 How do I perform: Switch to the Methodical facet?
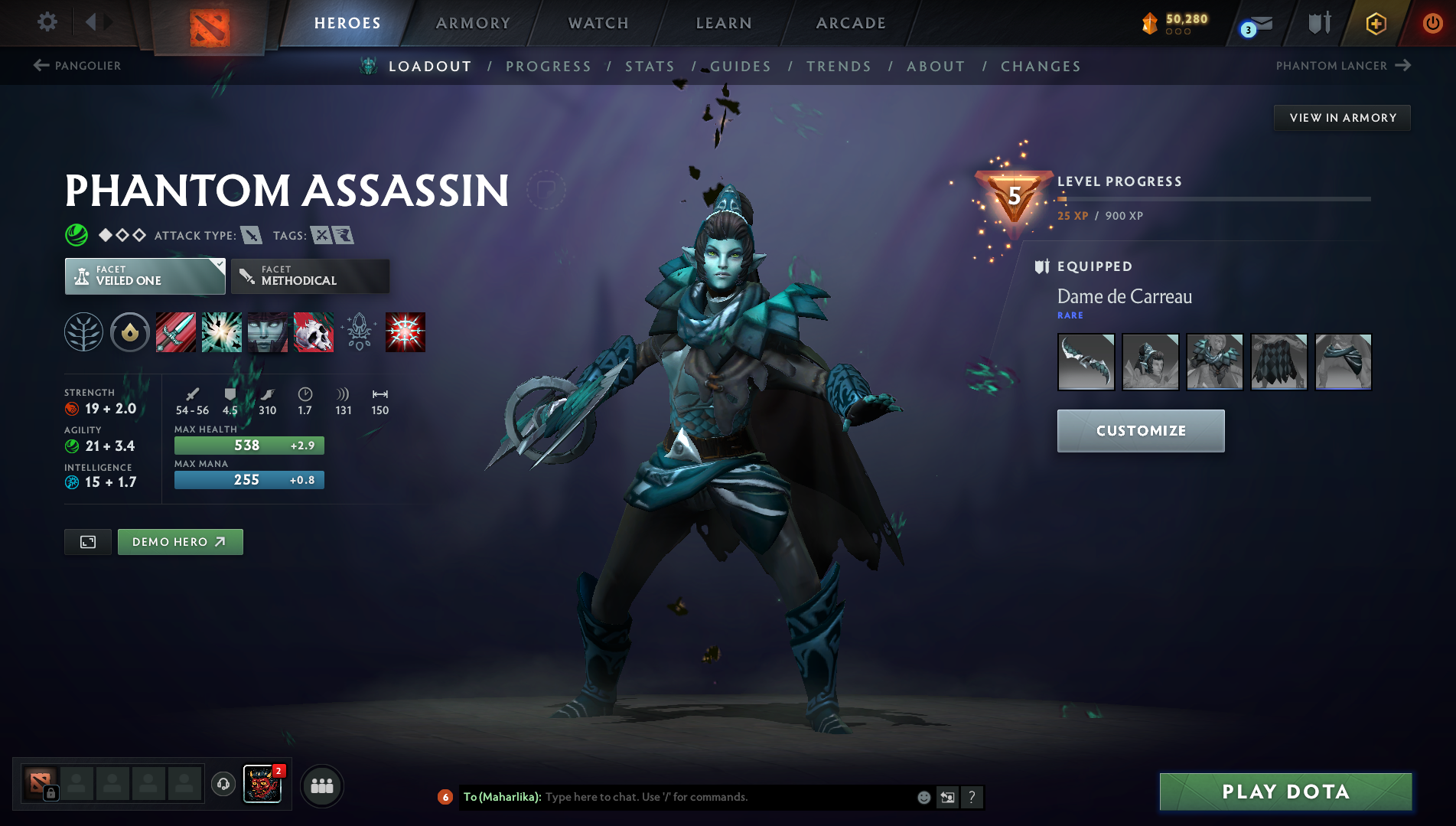pyautogui.click(x=309, y=276)
